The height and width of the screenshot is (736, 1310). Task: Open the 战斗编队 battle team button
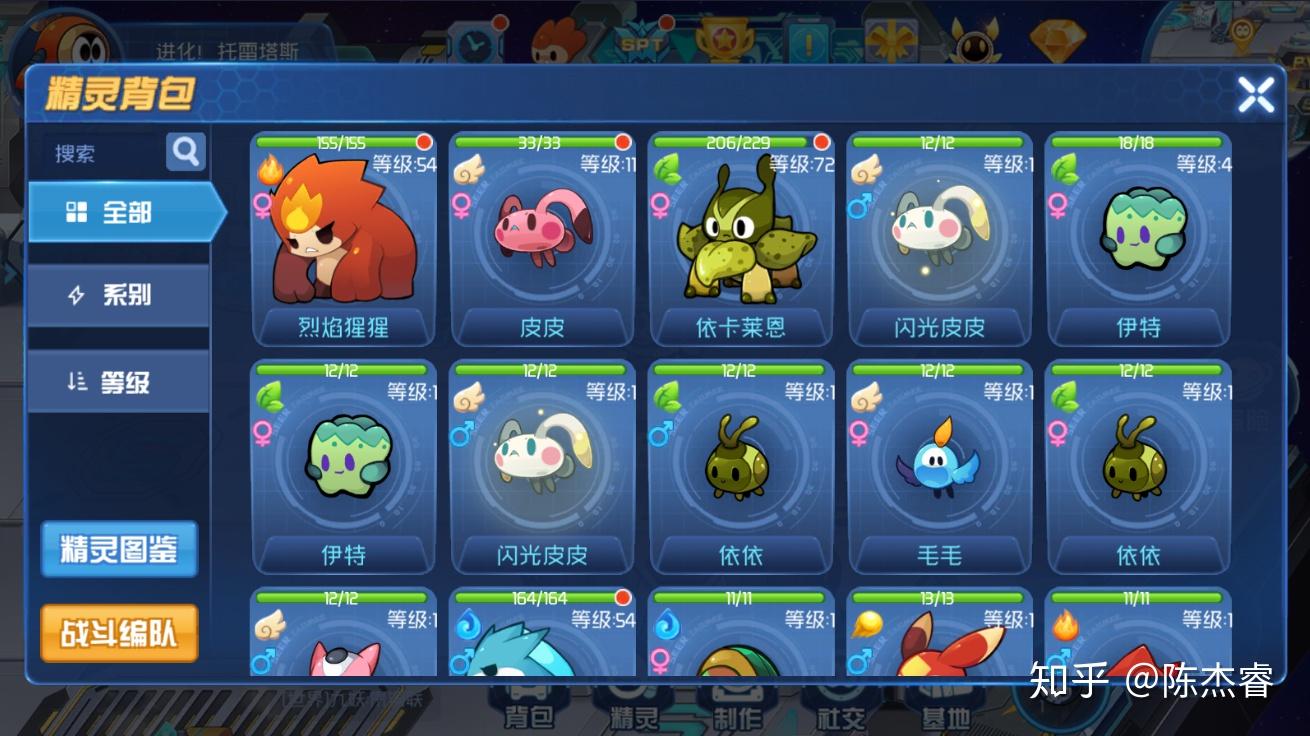tap(119, 633)
